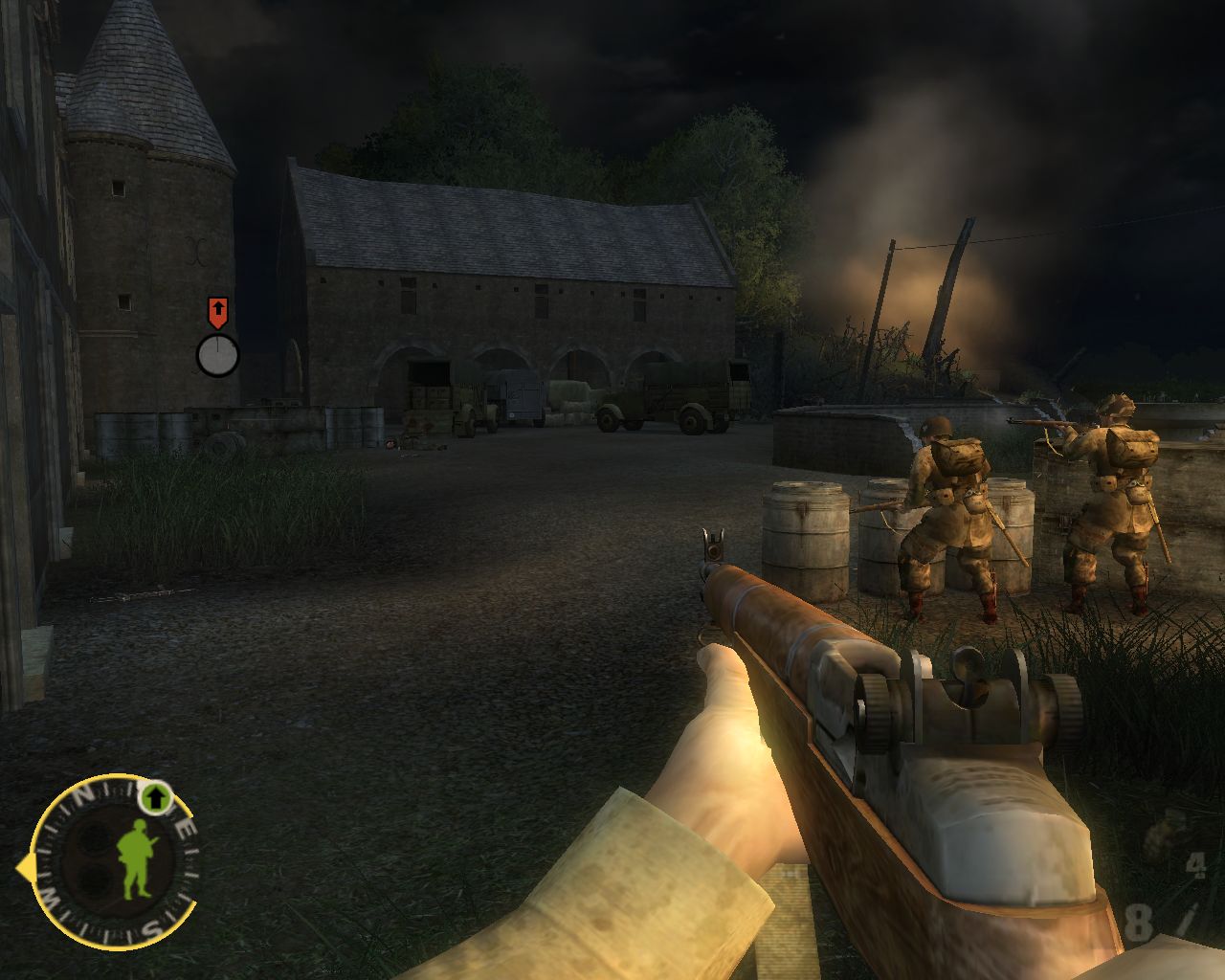
Task: Expand the compass HUD display
Action: [x=115, y=861]
